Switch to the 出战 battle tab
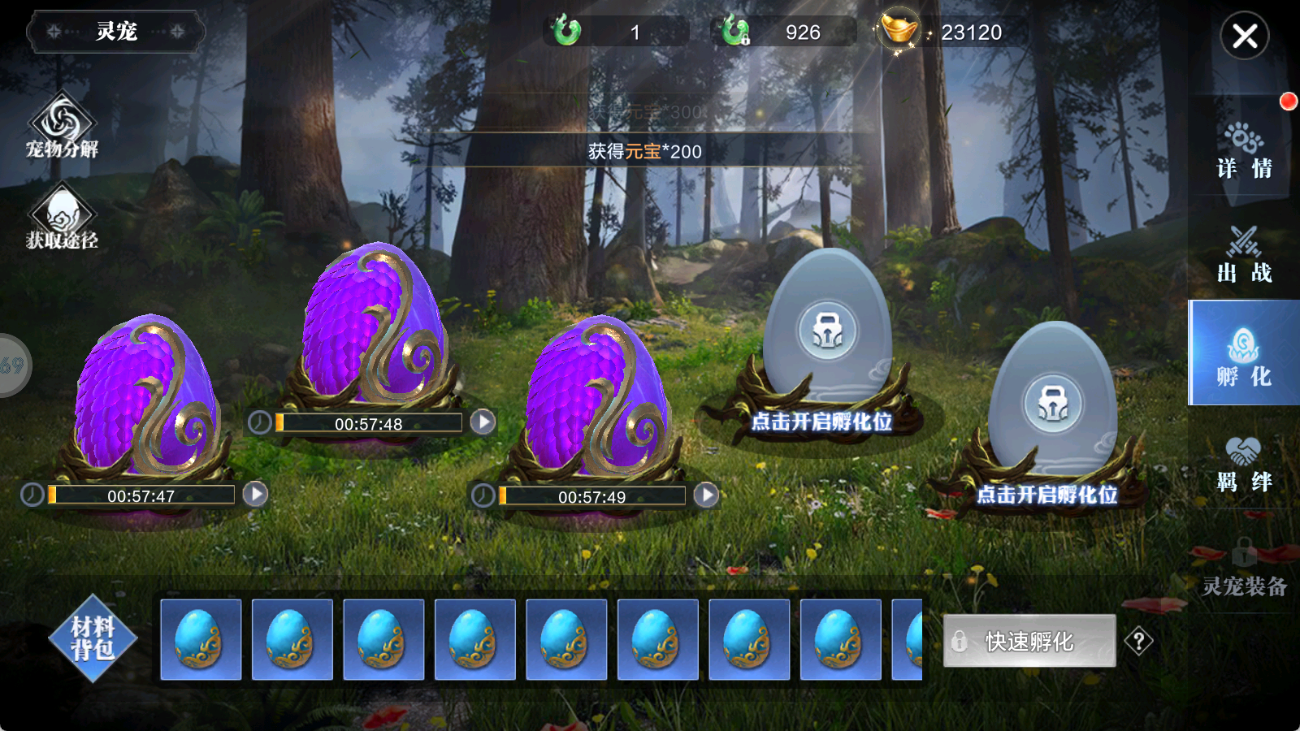 (1244, 255)
